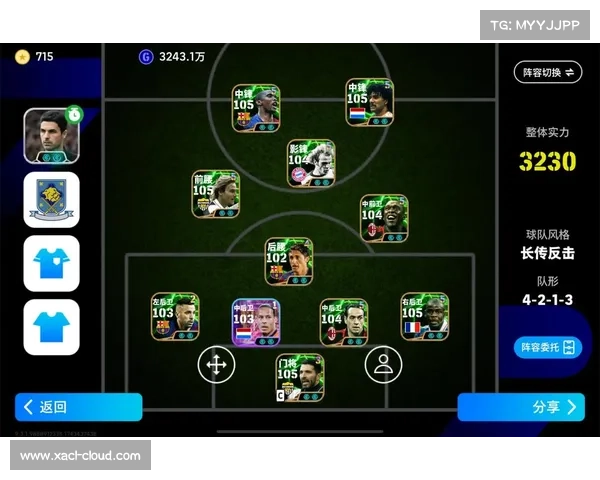This screenshot has width=600, height=480.
Task: Select the 中锋 105 Netherlands striker card
Action: click(369, 102)
